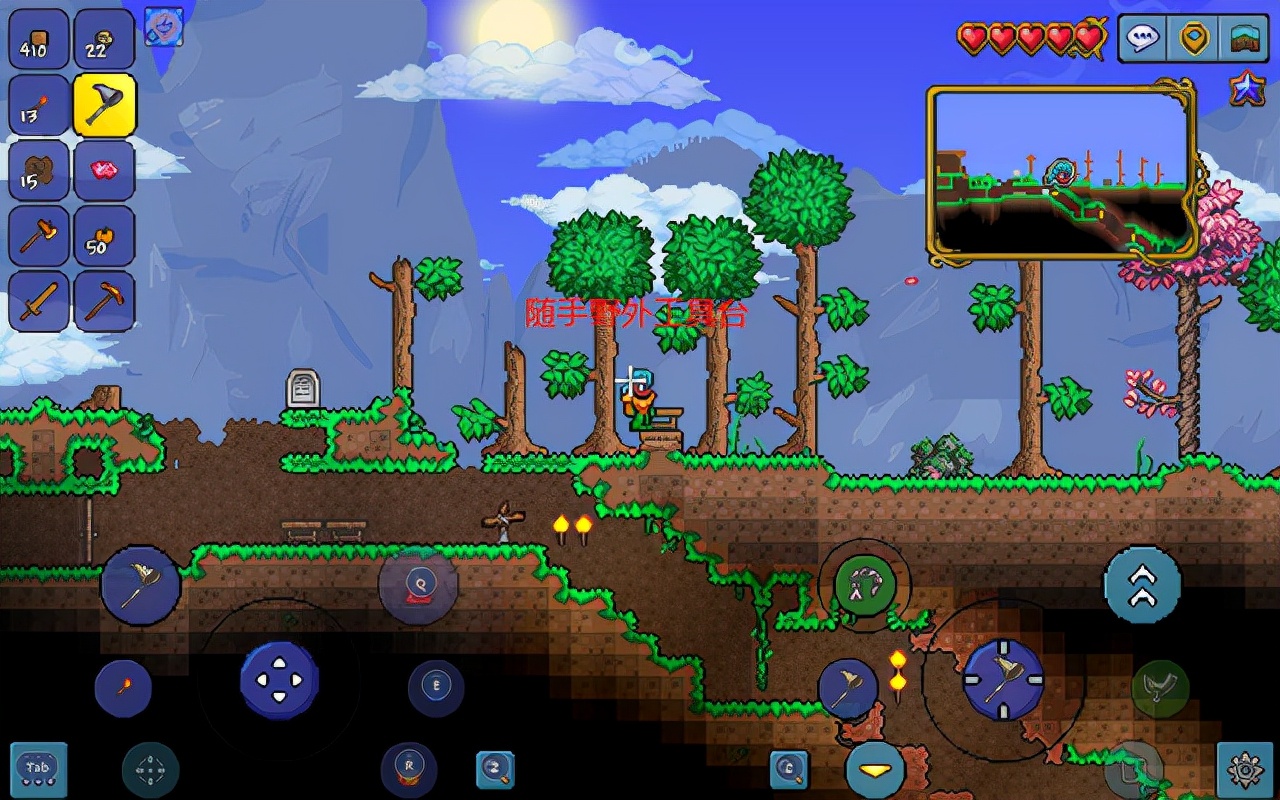Image resolution: width=1280 pixels, height=800 pixels.
Task: Equip the wooden hammer from hotbar
Action: pos(39,236)
